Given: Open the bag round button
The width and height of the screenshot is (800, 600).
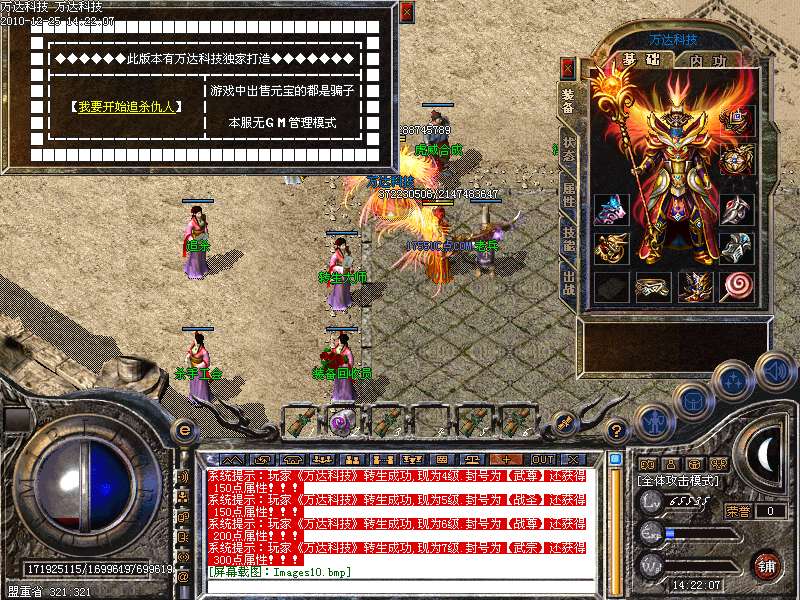Looking at the screenshot, I should 691,400.
